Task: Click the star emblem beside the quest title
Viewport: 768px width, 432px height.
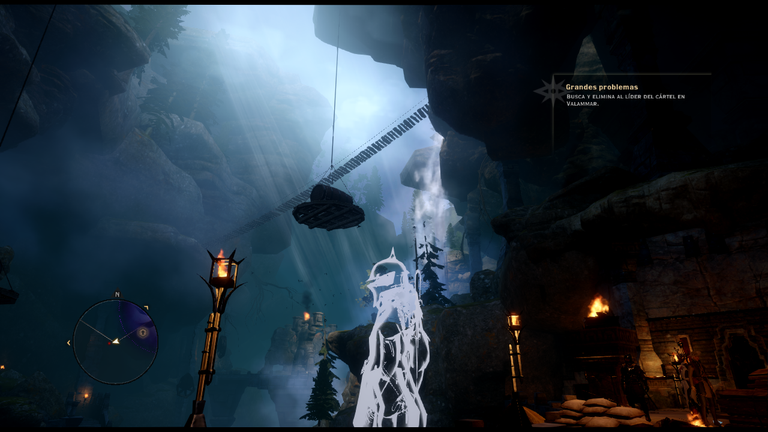Action: [551, 91]
